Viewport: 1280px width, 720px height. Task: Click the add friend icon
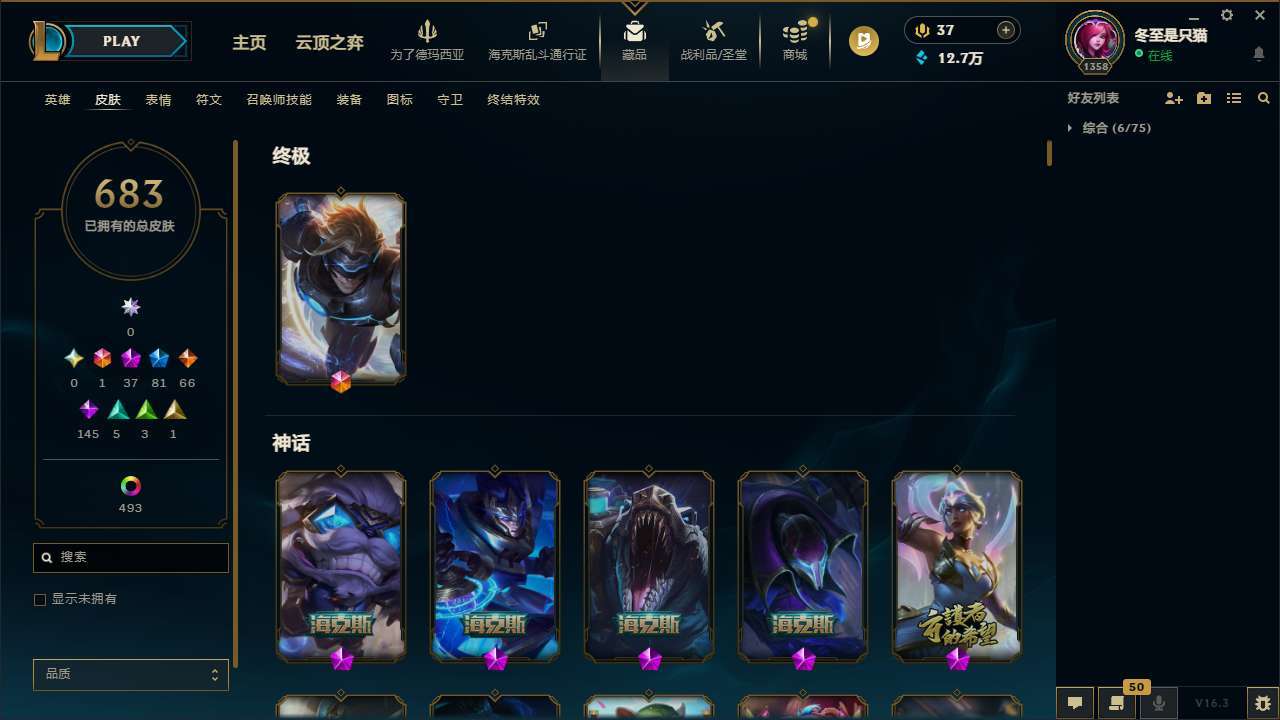tap(1174, 98)
